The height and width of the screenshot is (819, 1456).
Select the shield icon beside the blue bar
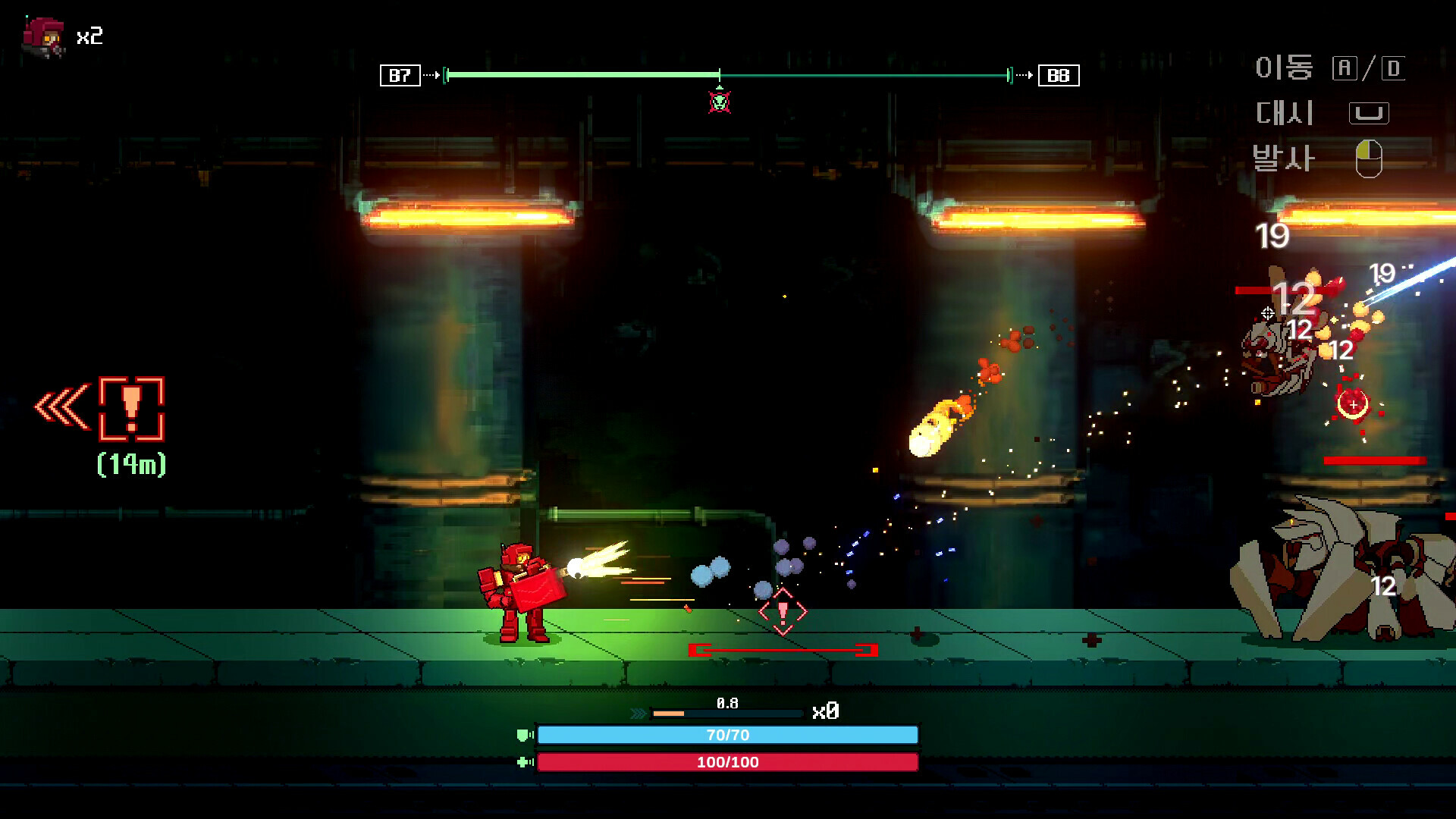(524, 734)
